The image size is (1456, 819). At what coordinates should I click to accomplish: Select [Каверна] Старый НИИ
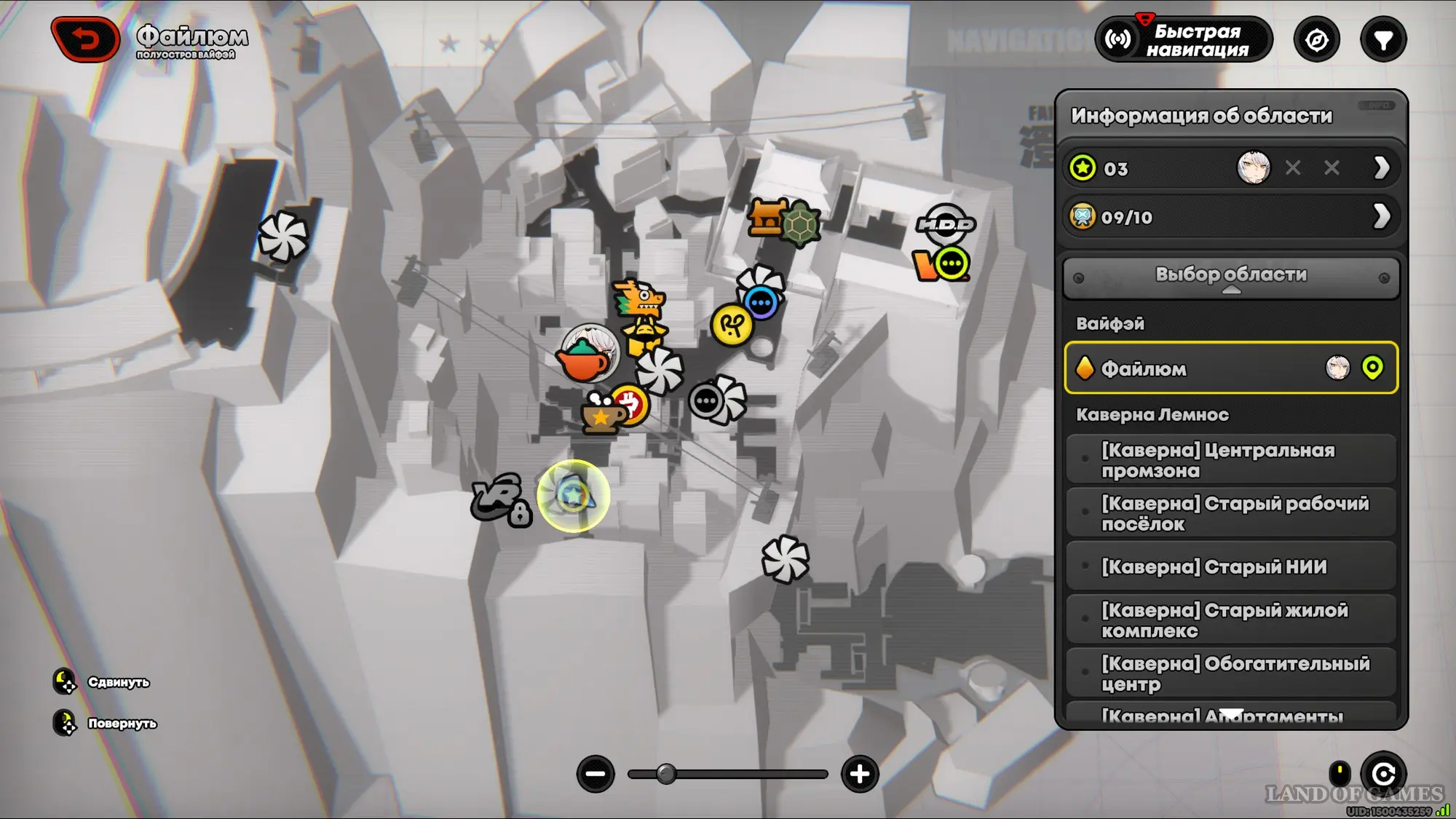1230,566
